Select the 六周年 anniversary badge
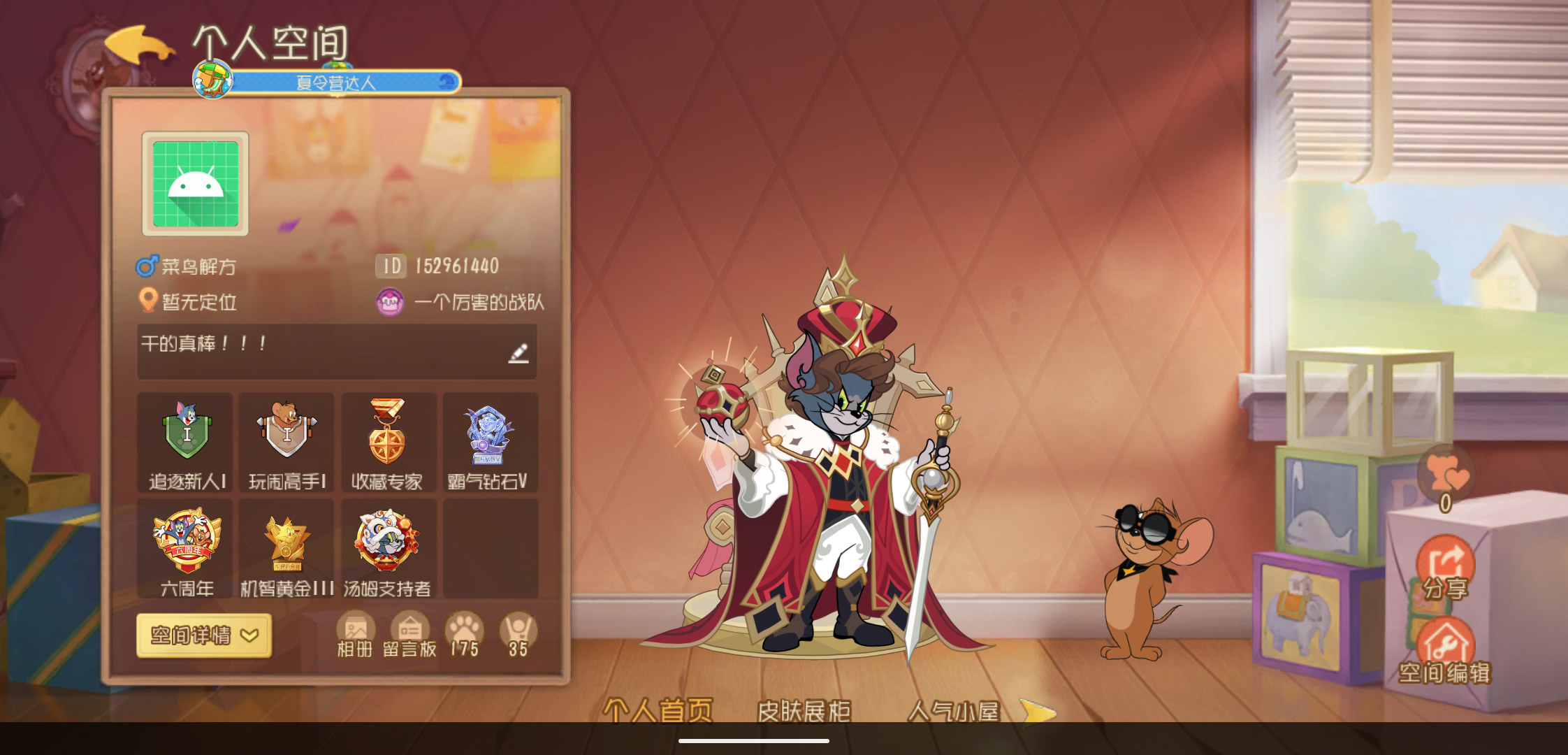 coord(187,549)
